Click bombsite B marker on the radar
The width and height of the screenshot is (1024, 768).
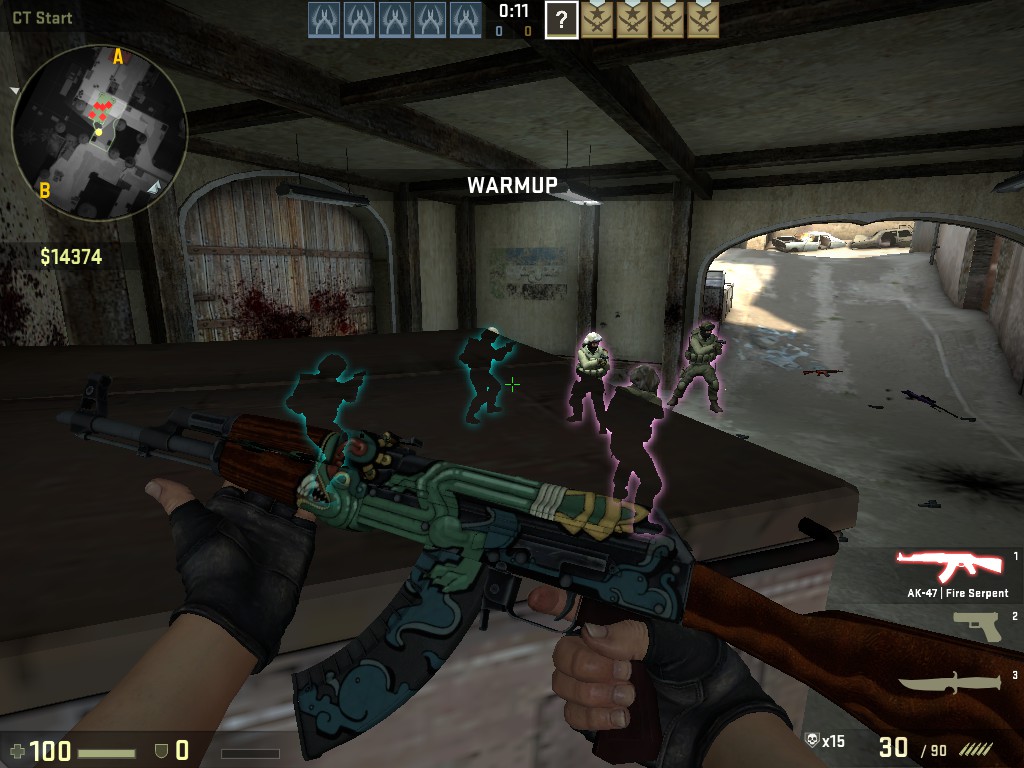click(45, 190)
